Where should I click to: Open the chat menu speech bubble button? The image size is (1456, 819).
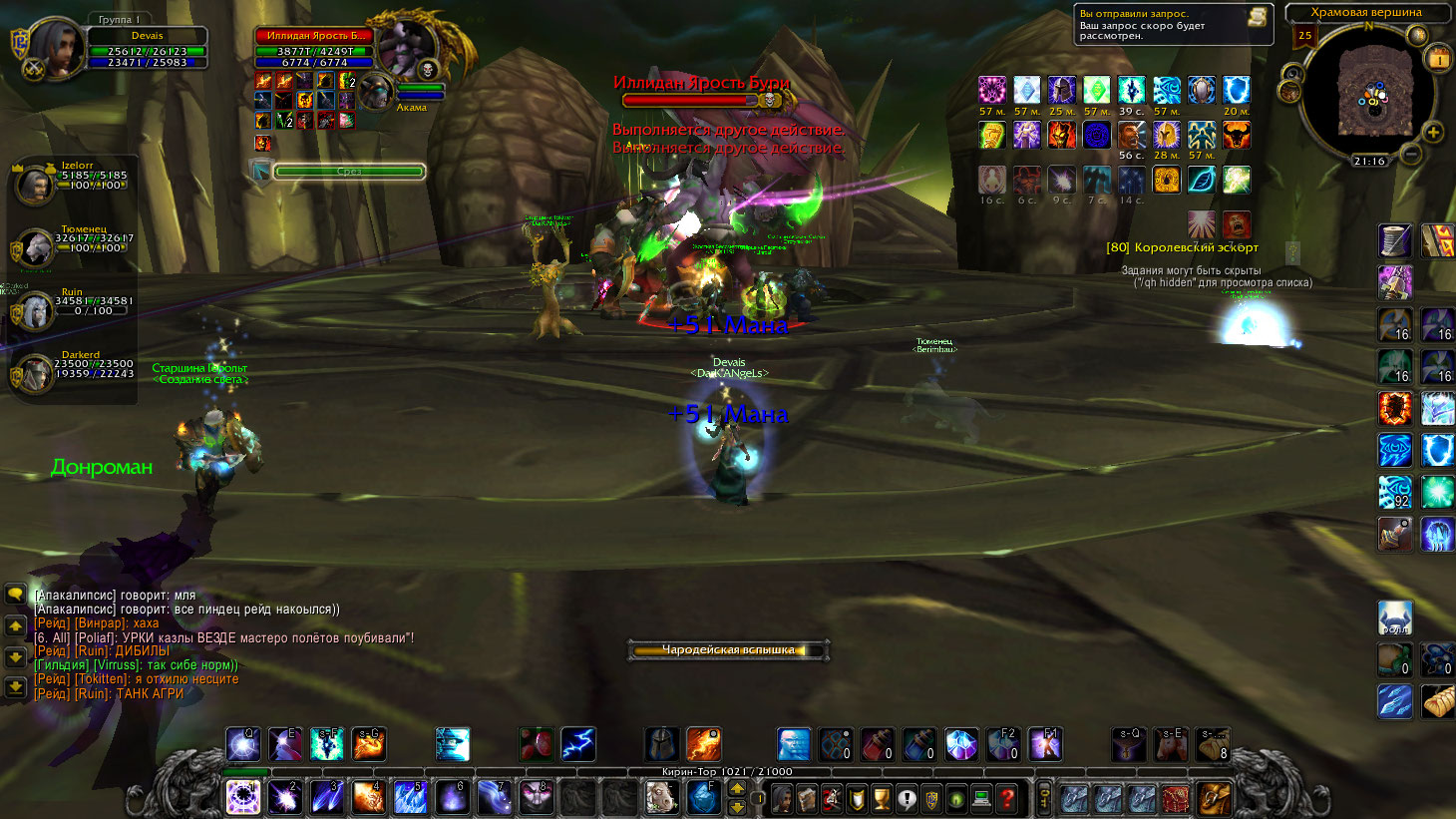coord(15,595)
